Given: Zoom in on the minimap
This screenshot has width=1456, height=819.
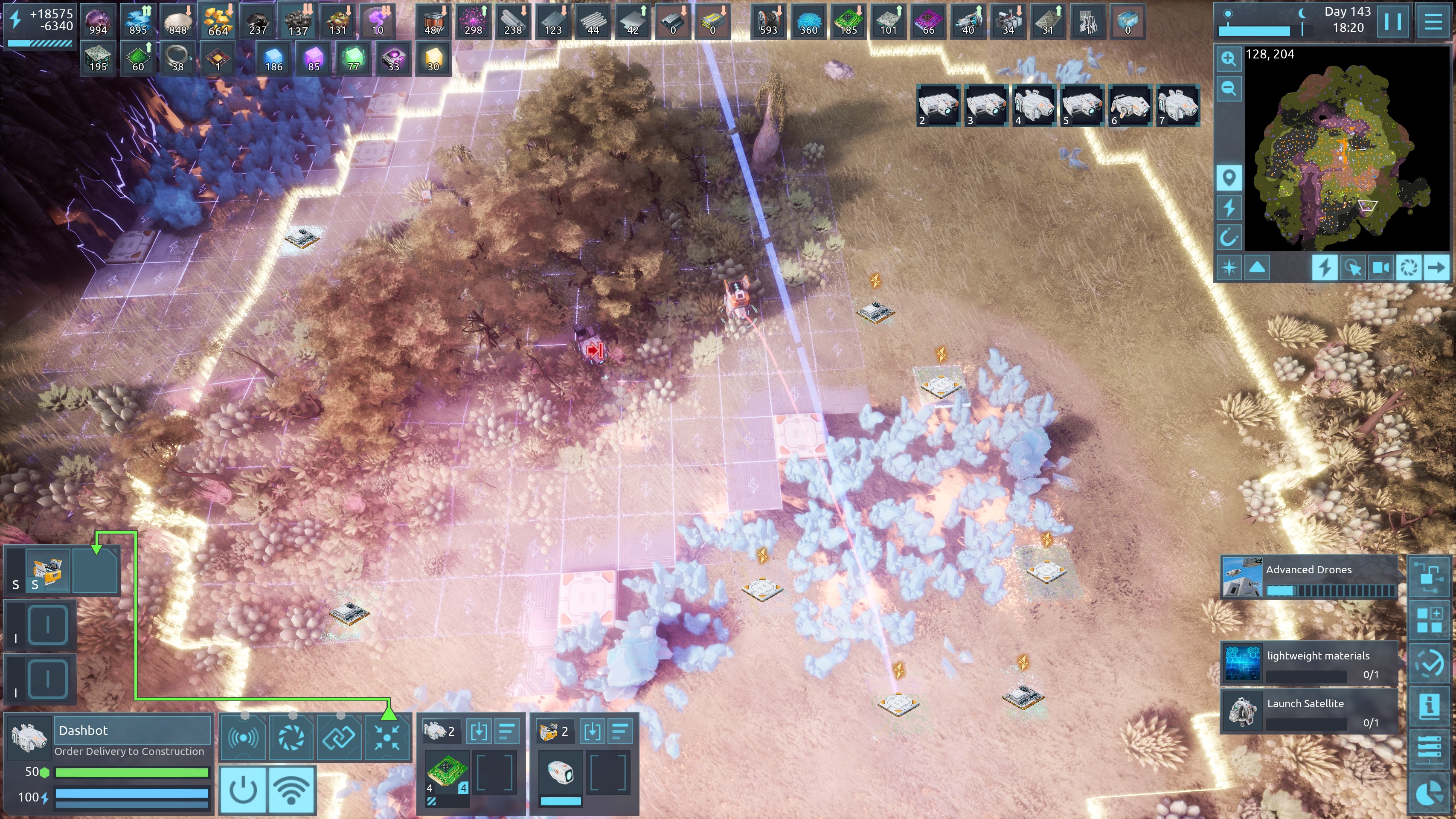Looking at the screenshot, I should [x=1228, y=59].
